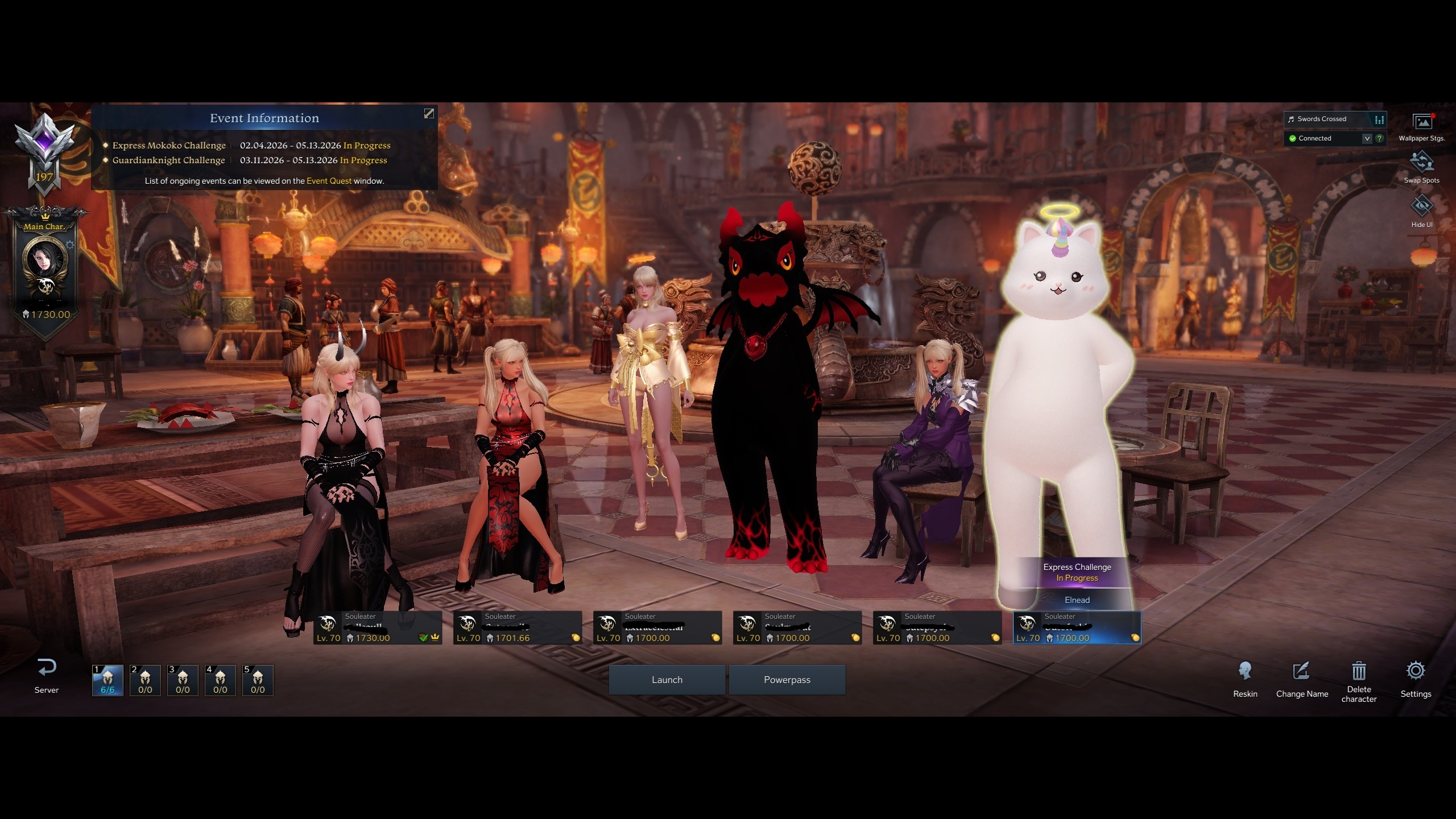Open Wallpaper Settings
This screenshot has height=819, width=1456.
(x=1421, y=127)
